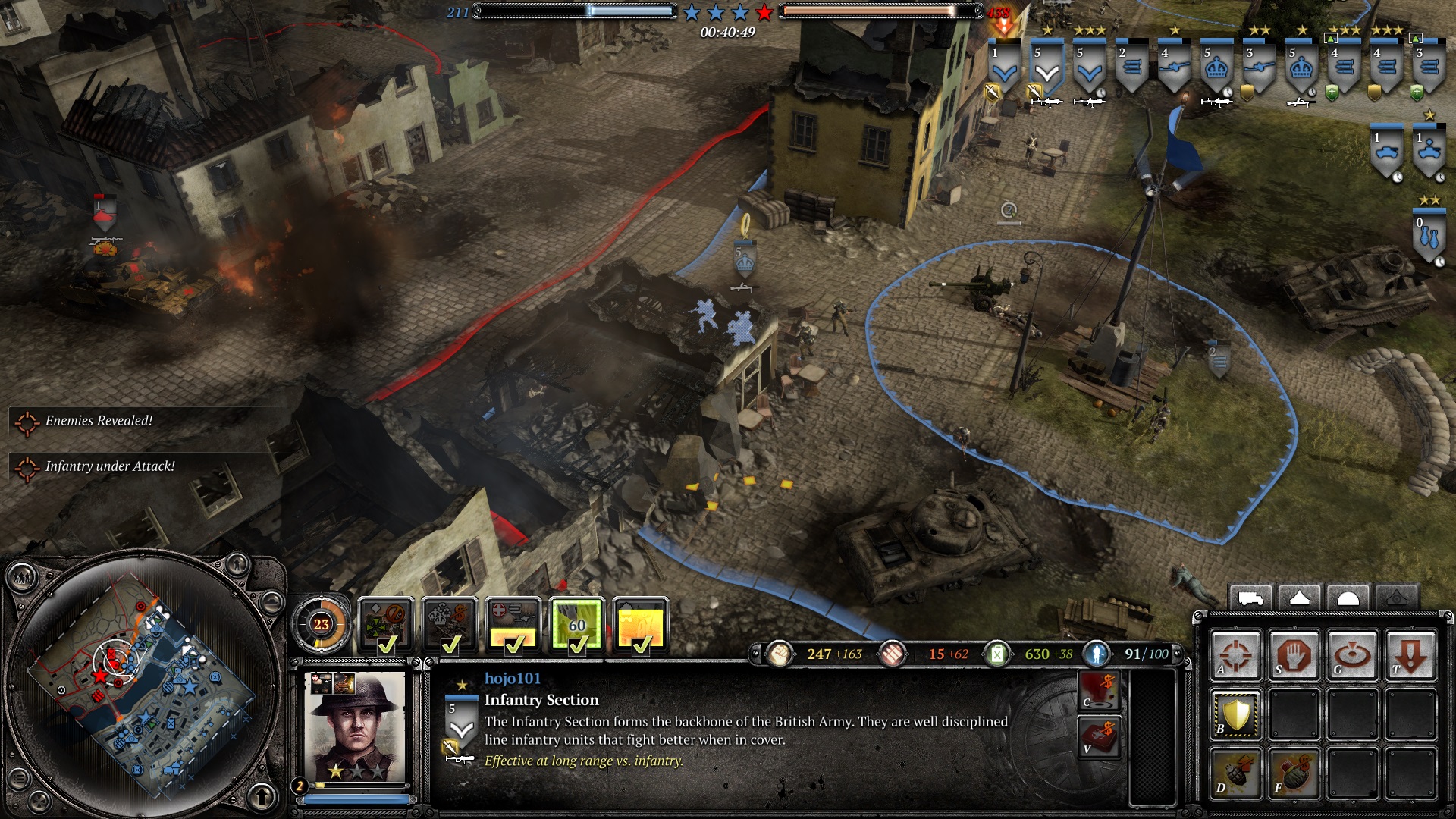
Task: Open the Enemies Revealed notification
Action: [99, 421]
